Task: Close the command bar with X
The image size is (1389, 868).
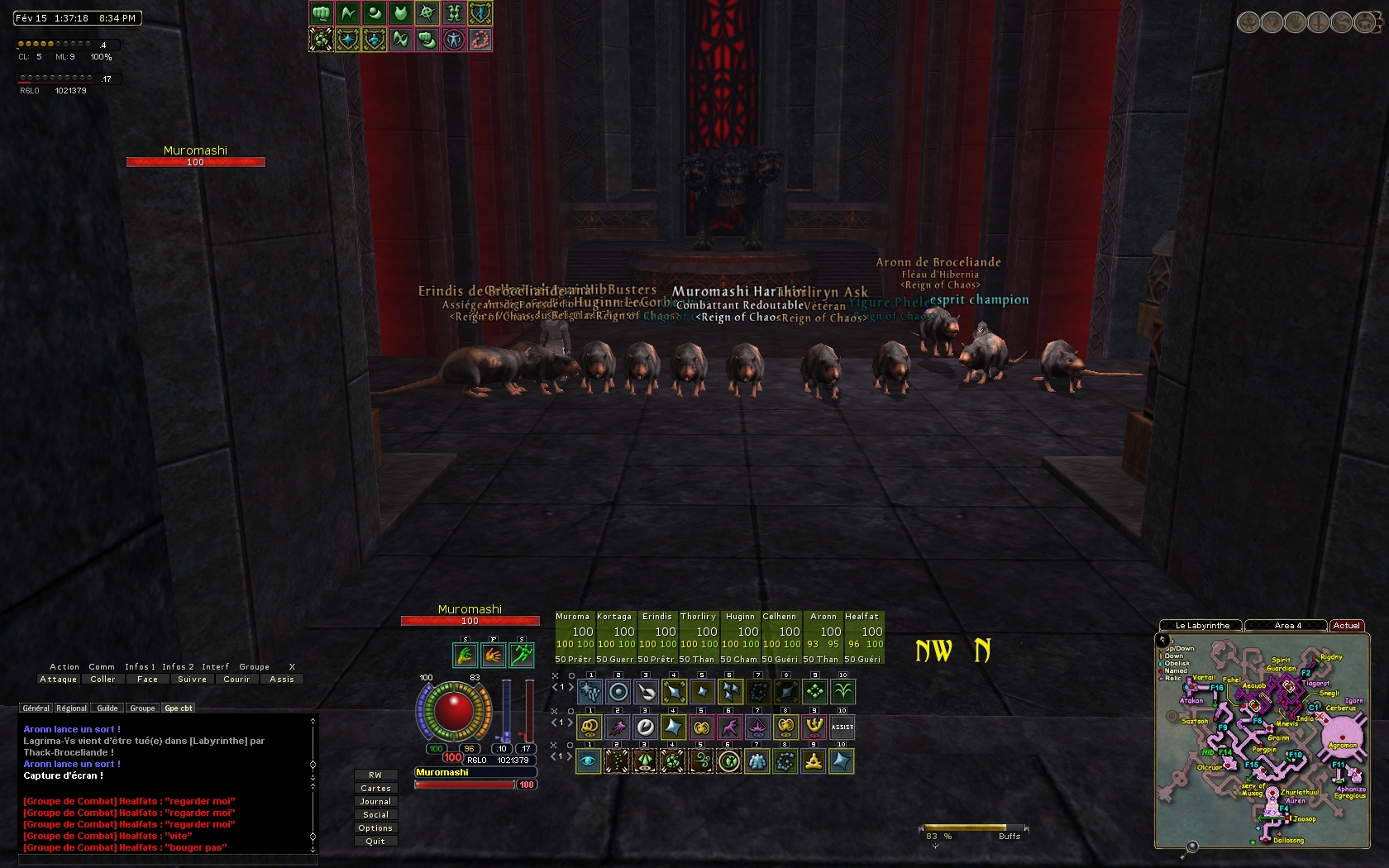Action: click(292, 667)
